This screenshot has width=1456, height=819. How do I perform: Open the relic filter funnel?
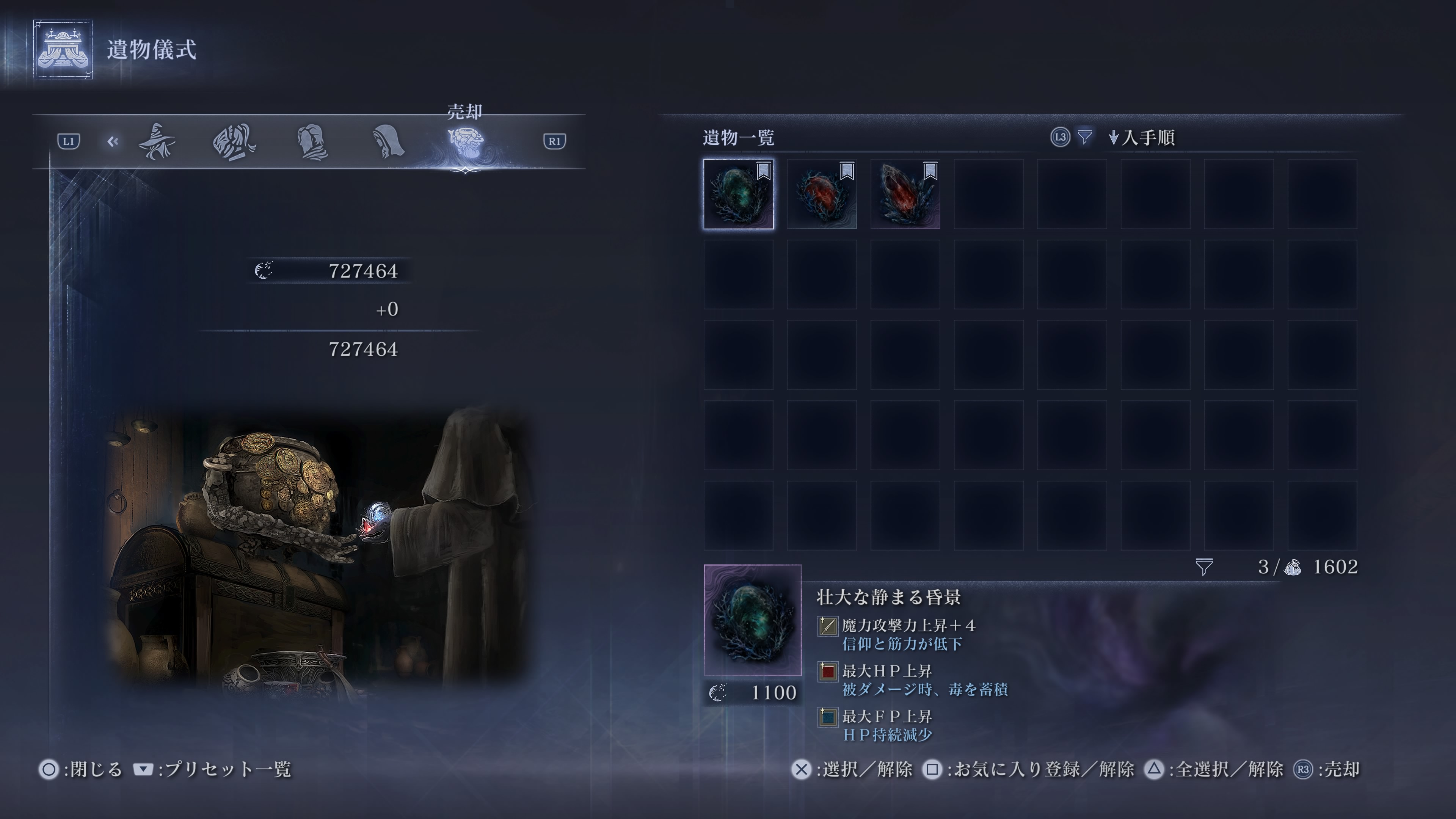pyautogui.click(x=1084, y=137)
